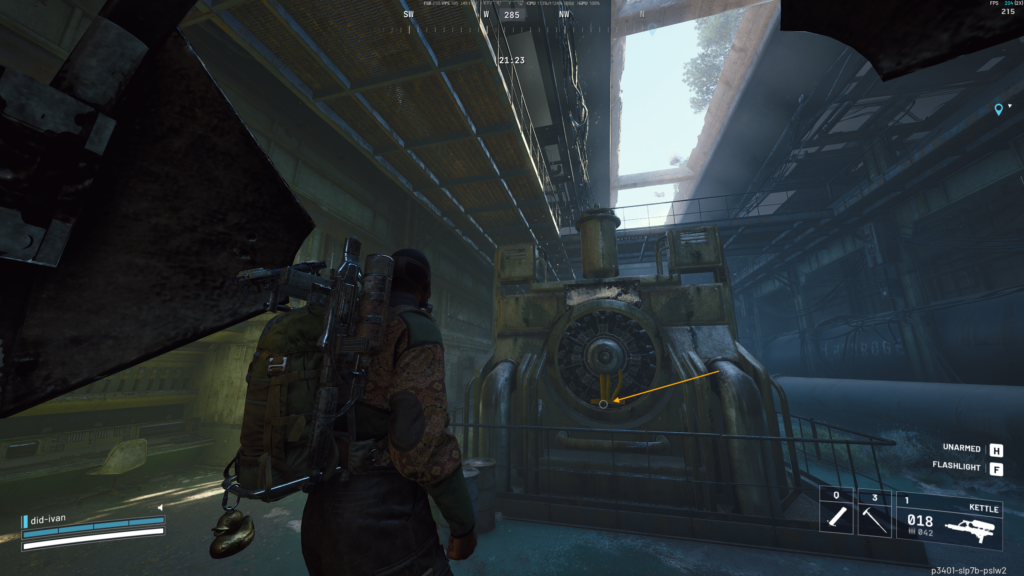1024x576 pixels.
Task: Click the compass bearing 285 indicator
Action: [514, 15]
